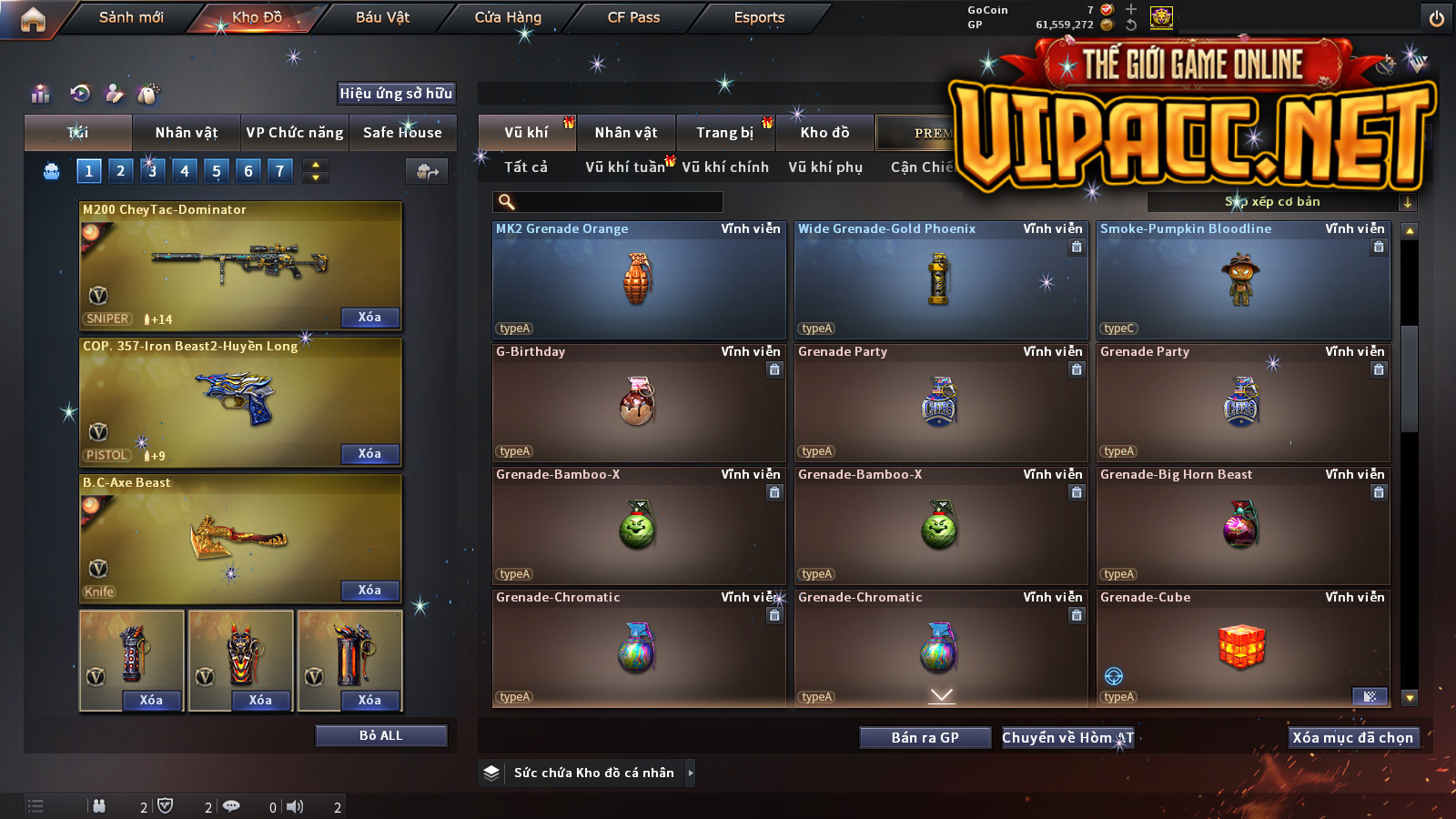Viewport: 1456px width, 819px height.
Task: Go to the Cửa Hàng shop
Action: coord(508,17)
